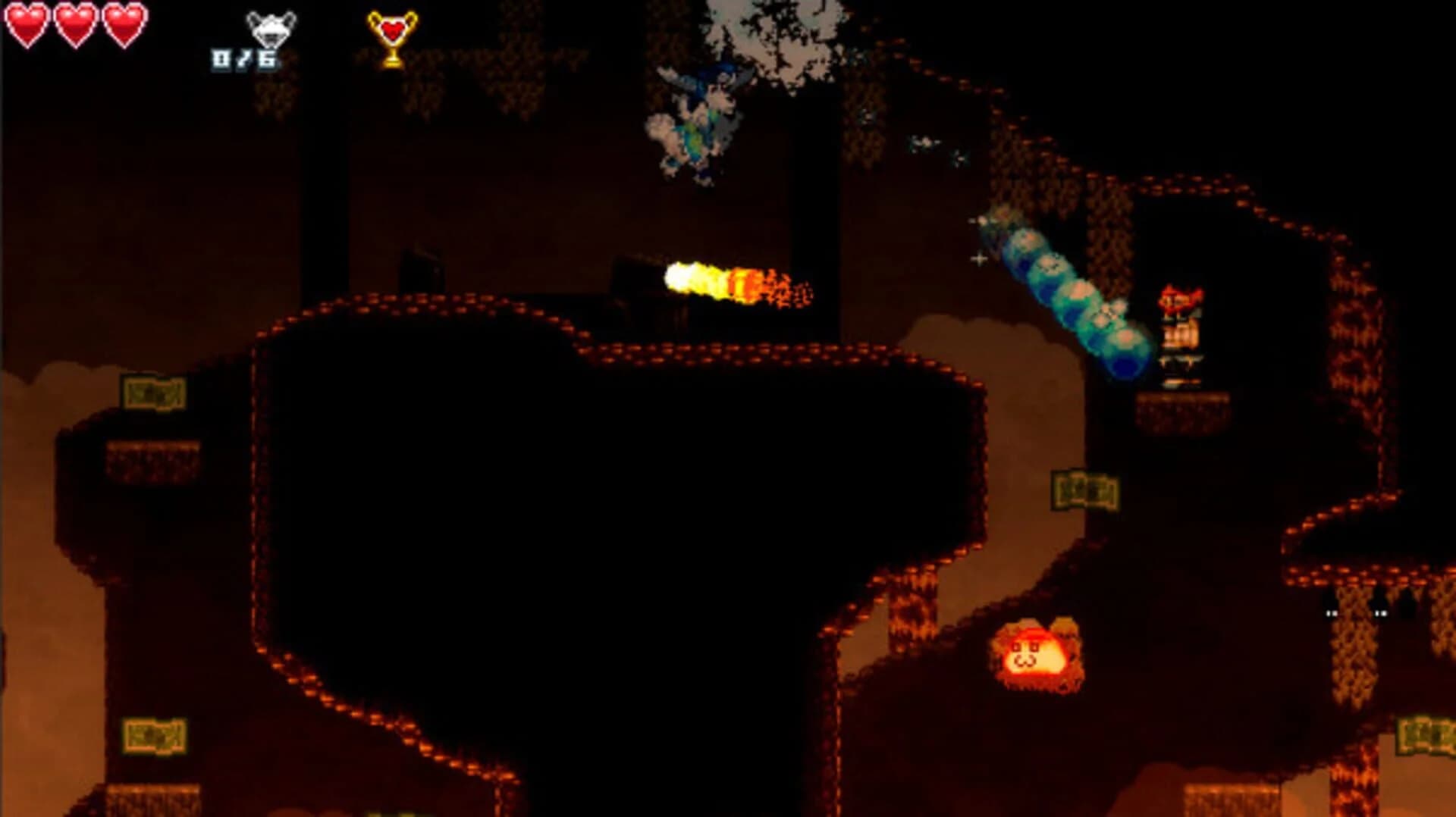The height and width of the screenshot is (817, 1456).
Task: Click the red creature atop the totem pillar
Action: point(1179,299)
